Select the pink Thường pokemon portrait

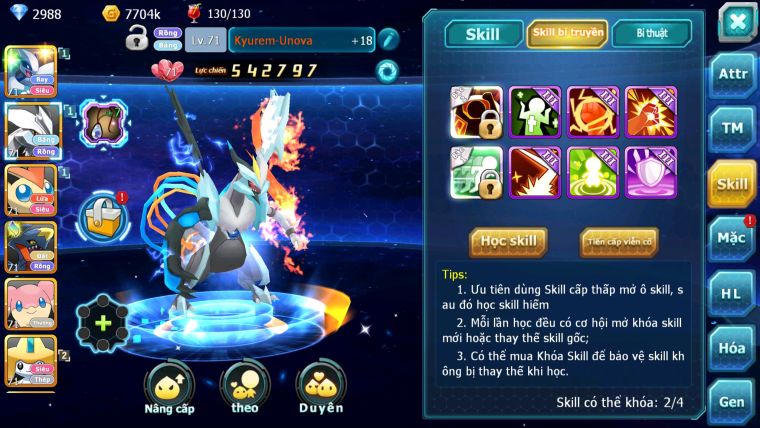coord(30,304)
